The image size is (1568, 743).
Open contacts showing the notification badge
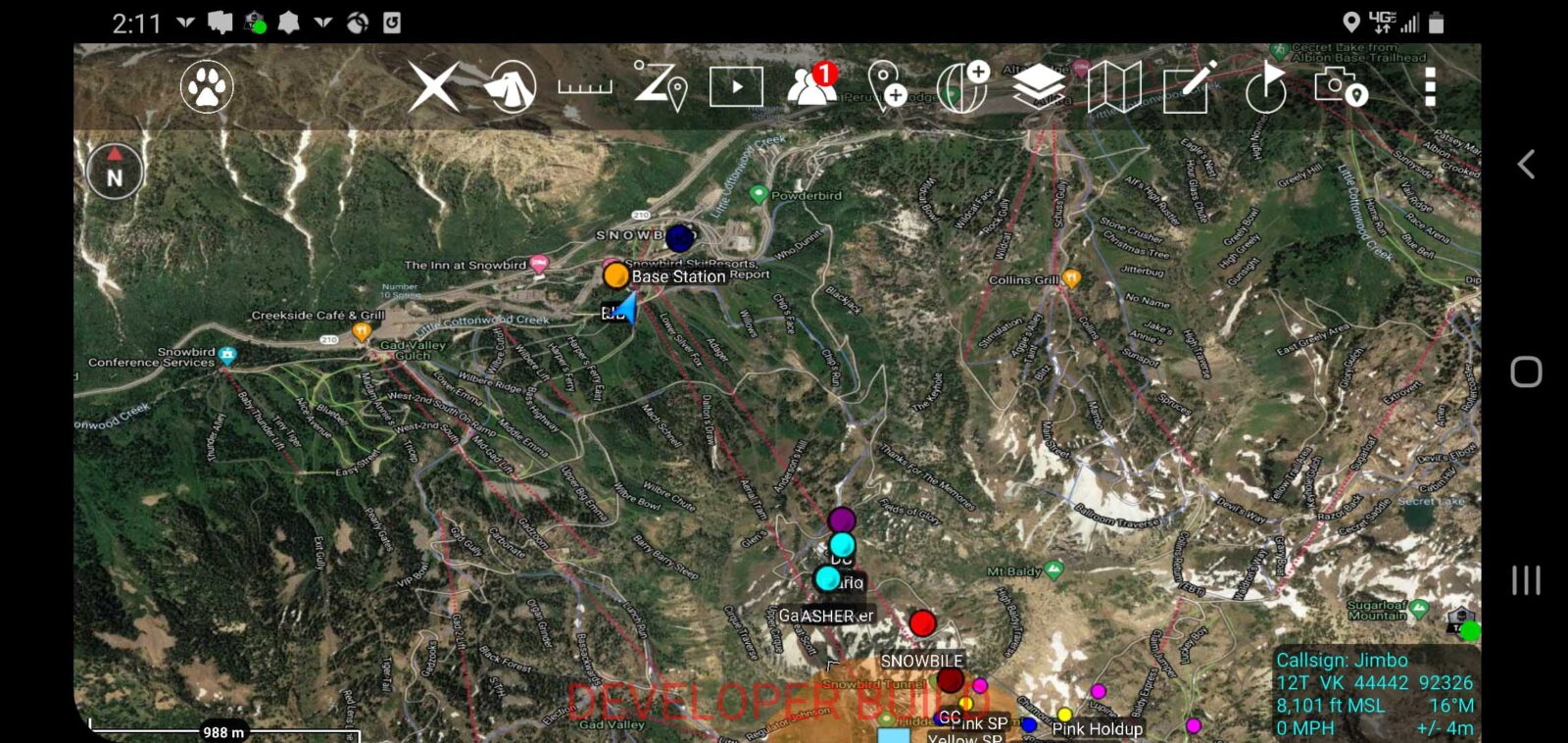coord(808,88)
